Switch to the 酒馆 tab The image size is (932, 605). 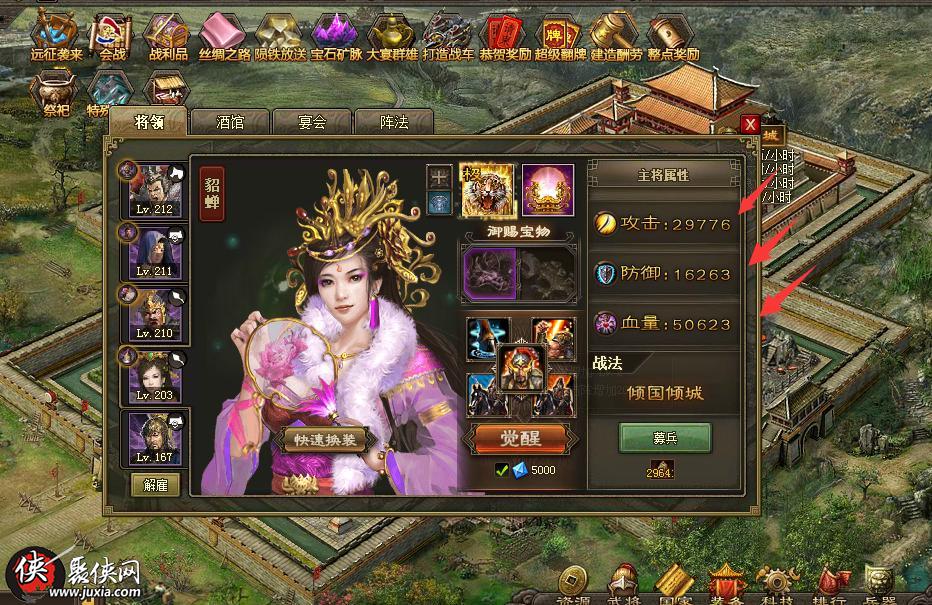pos(230,122)
